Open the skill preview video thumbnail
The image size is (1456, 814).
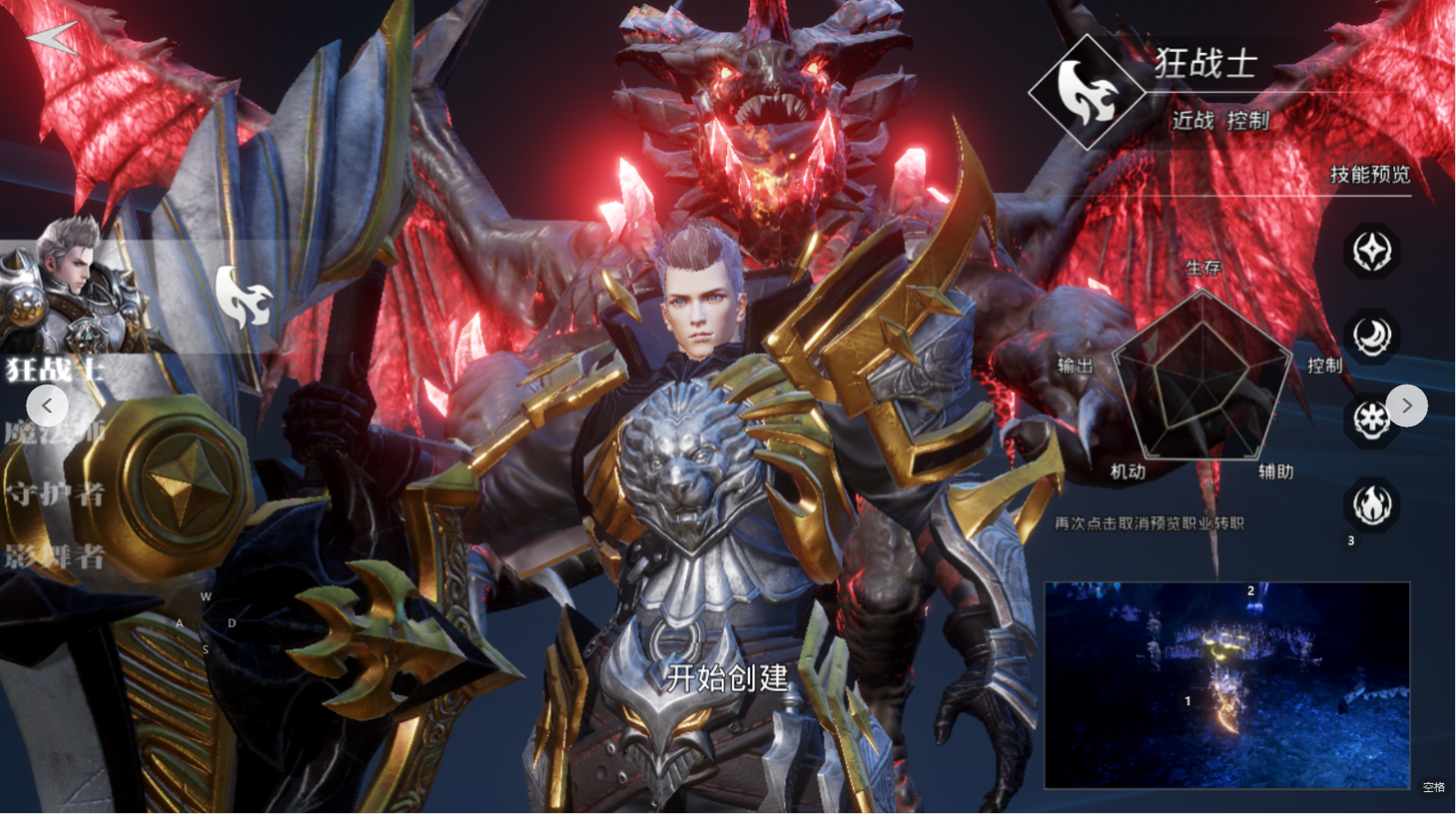(x=1227, y=685)
